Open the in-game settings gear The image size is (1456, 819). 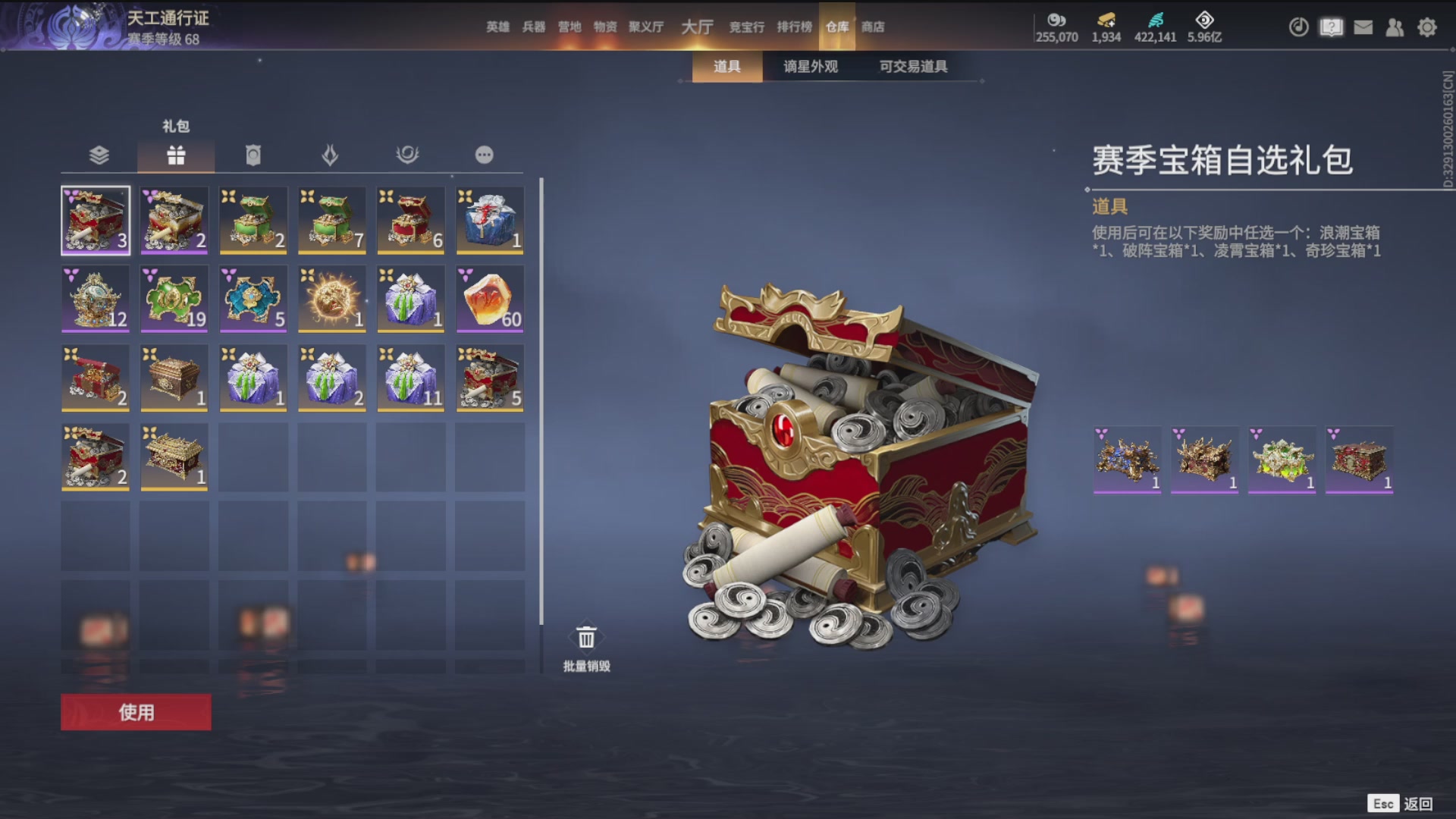[1428, 27]
